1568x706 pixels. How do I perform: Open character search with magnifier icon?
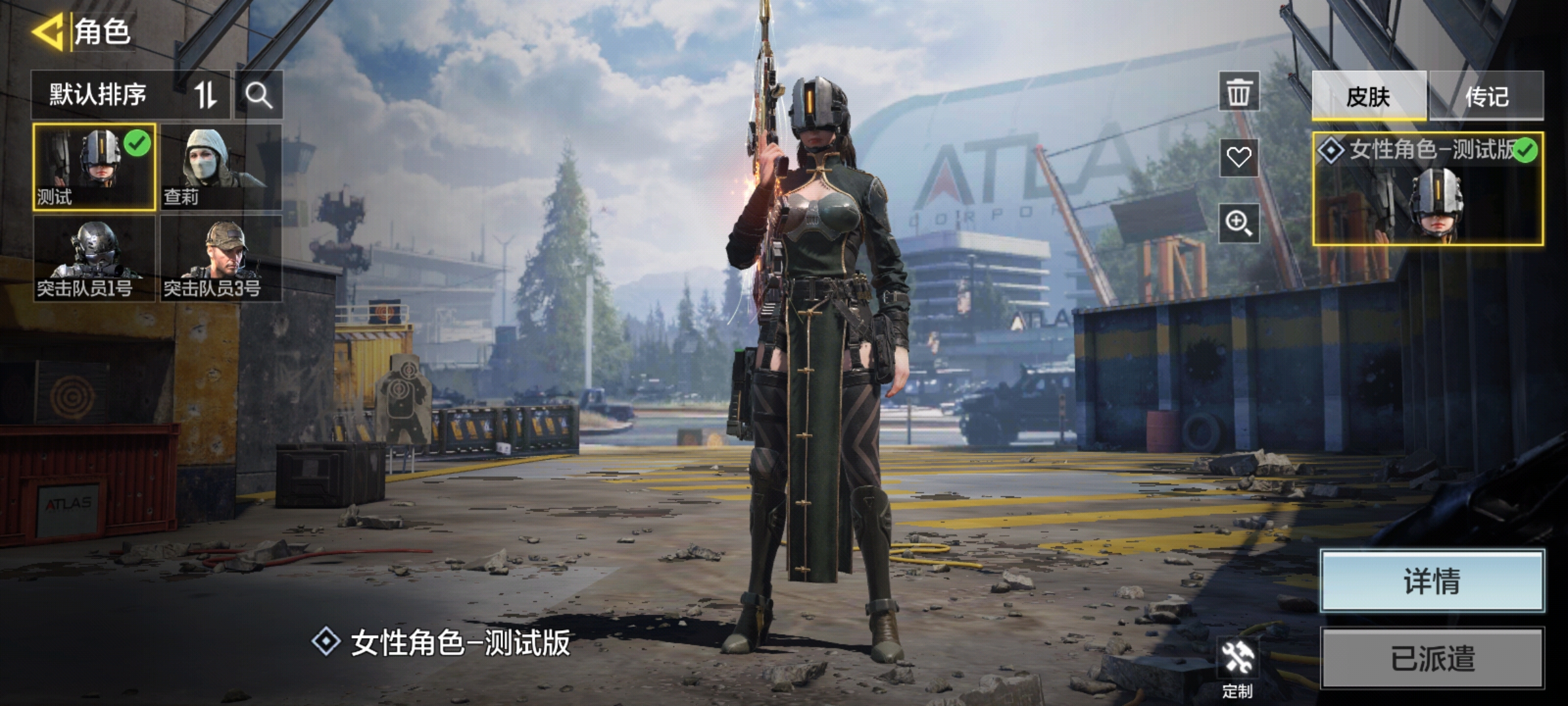pos(259,95)
